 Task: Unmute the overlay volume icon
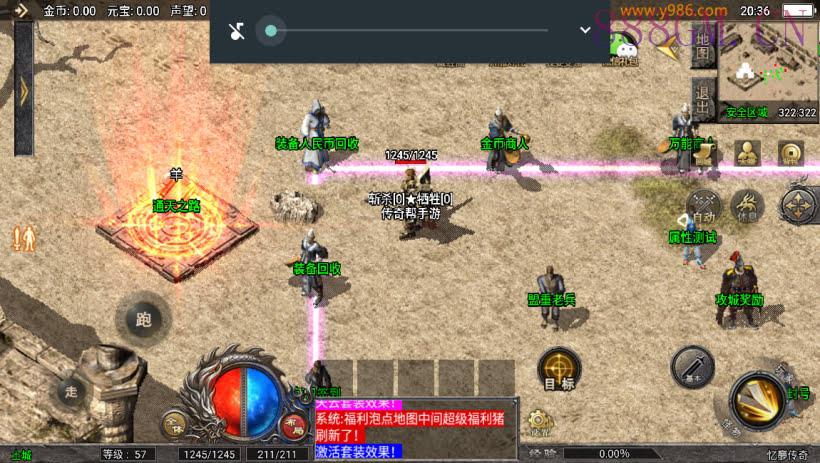pos(237,31)
